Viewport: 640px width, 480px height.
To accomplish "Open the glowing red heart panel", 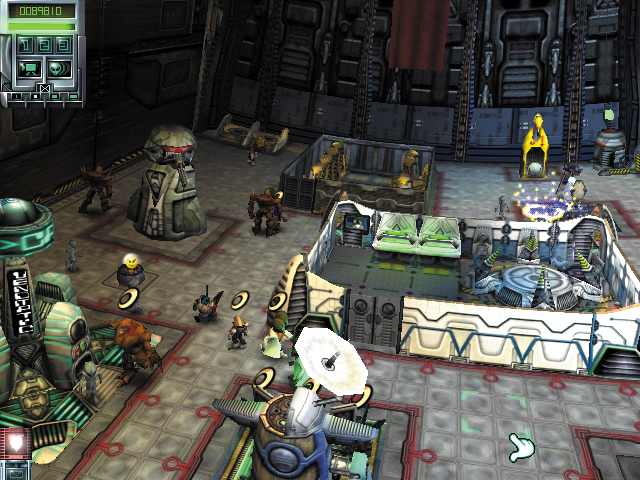I will [14, 443].
